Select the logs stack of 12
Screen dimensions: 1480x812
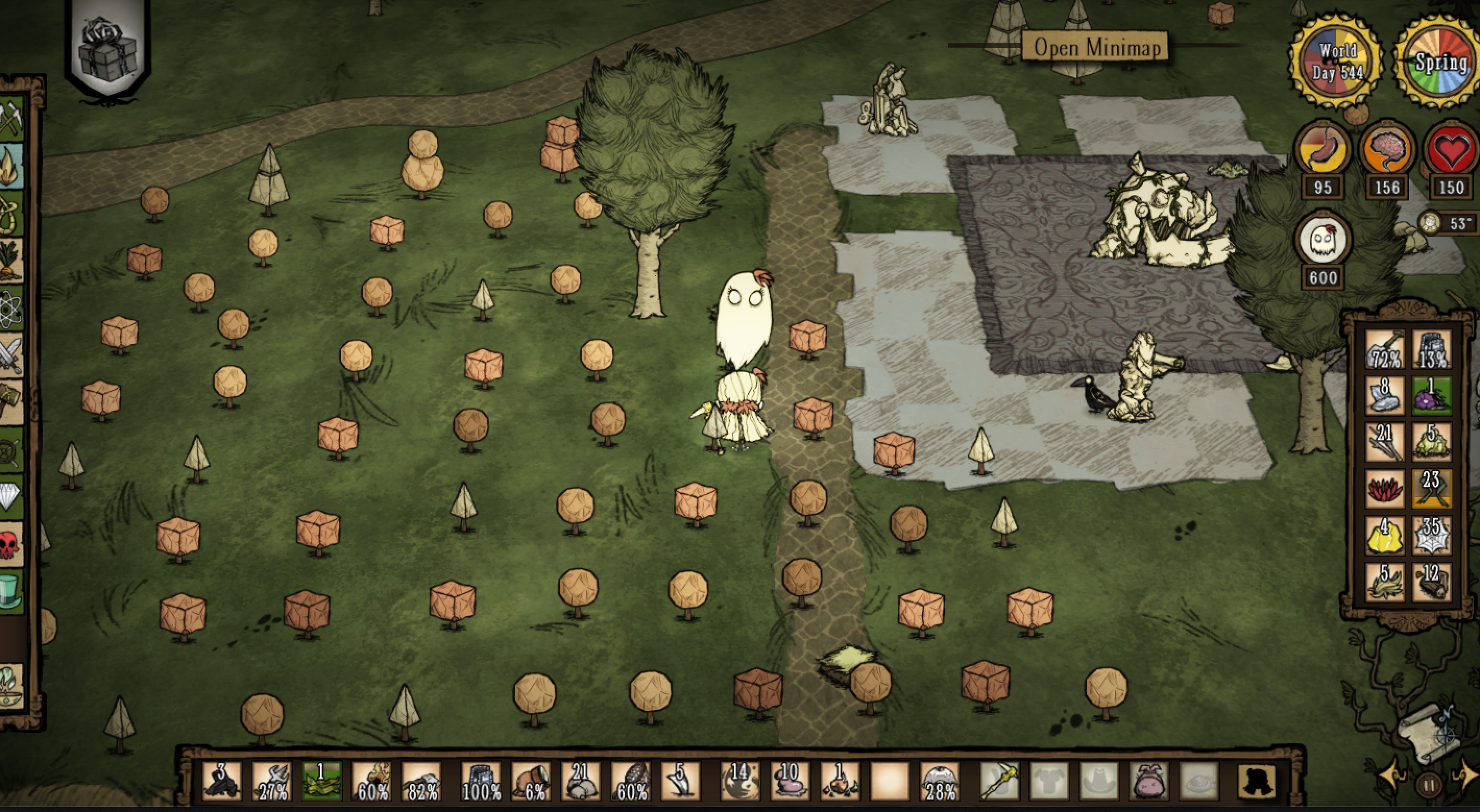(1432, 582)
